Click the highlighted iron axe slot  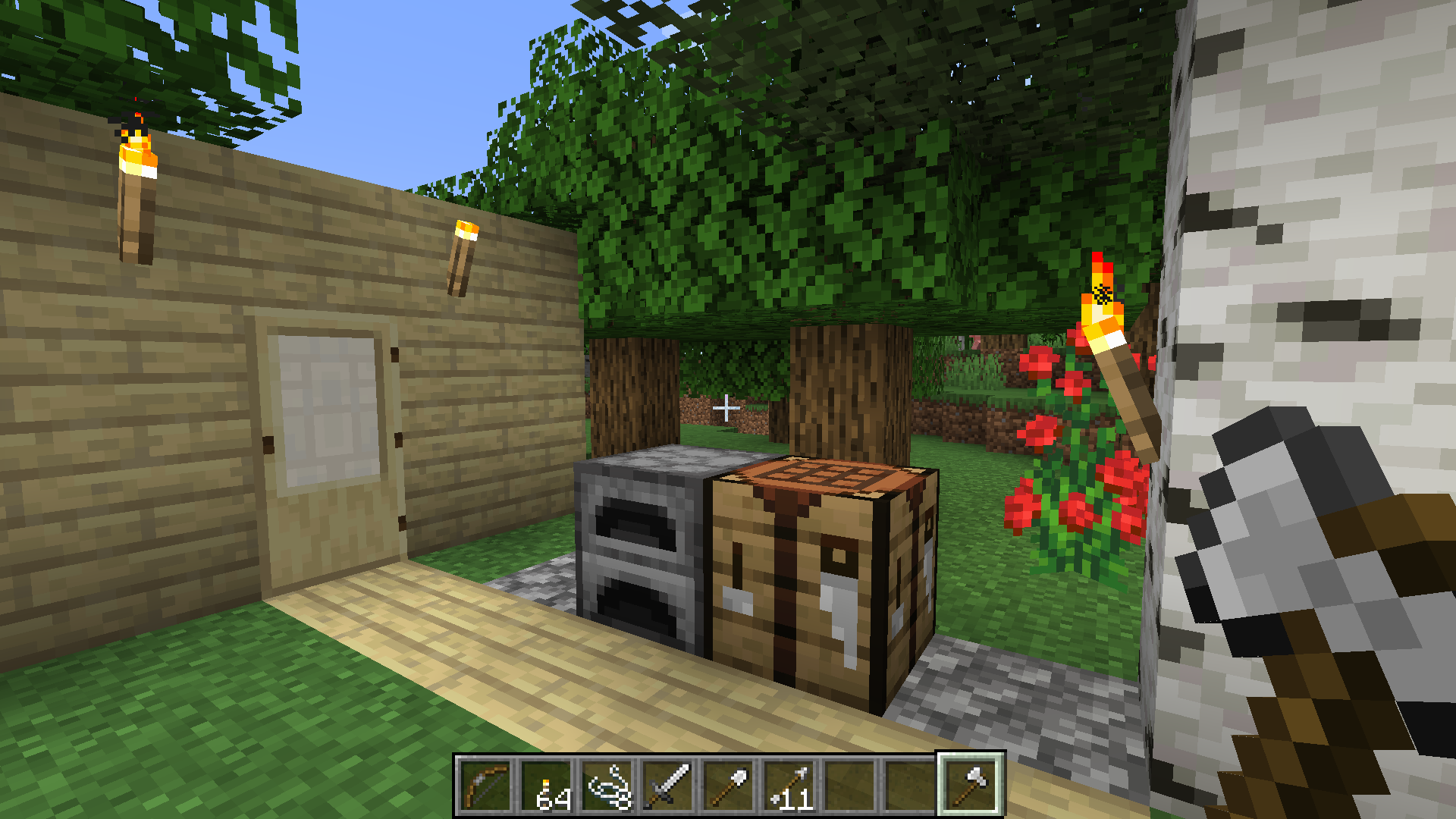click(x=971, y=786)
